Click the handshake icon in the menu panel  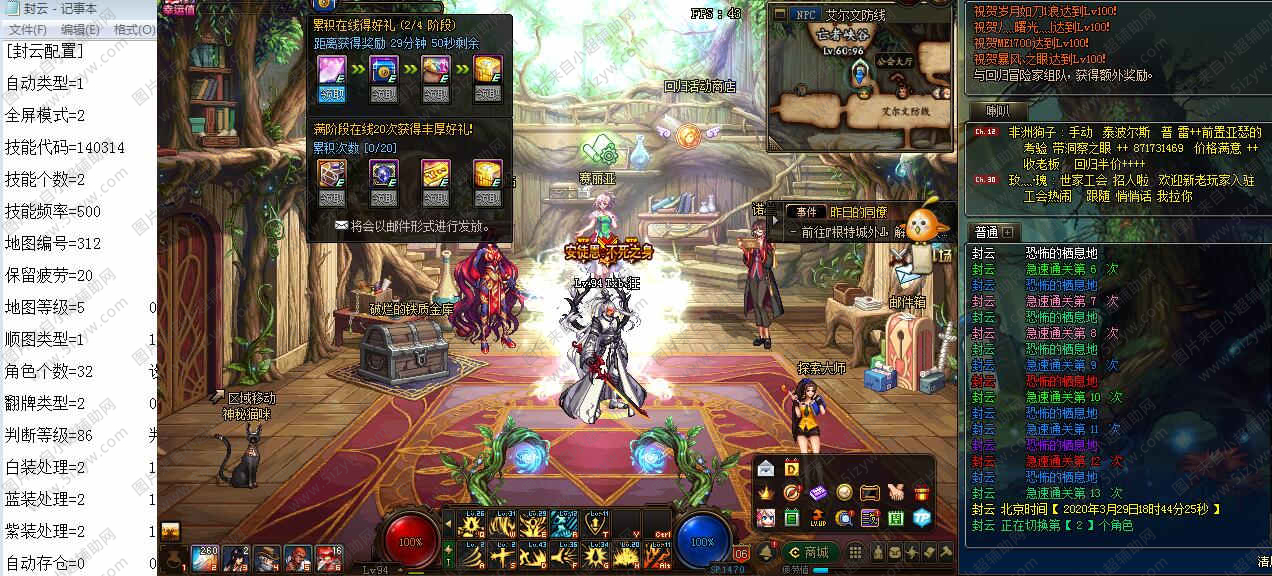(896, 492)
